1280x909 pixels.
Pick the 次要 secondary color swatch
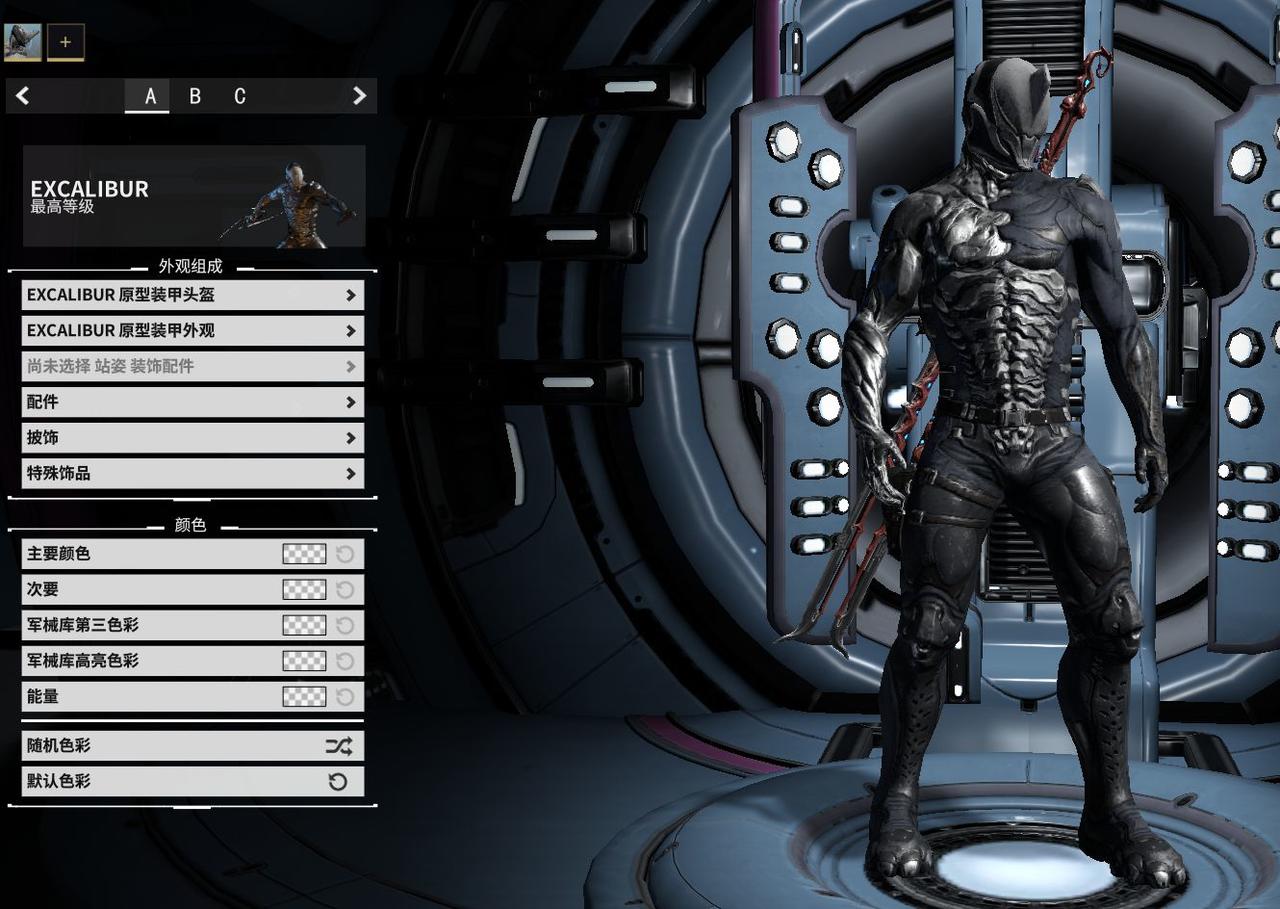tap(304, 590)
